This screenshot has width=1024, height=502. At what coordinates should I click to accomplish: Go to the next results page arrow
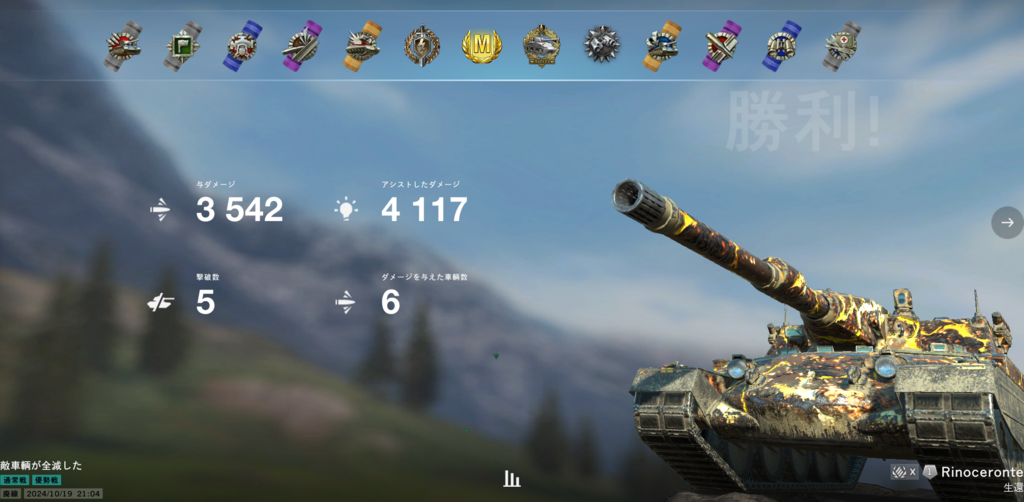click(x=1007, y=222)
